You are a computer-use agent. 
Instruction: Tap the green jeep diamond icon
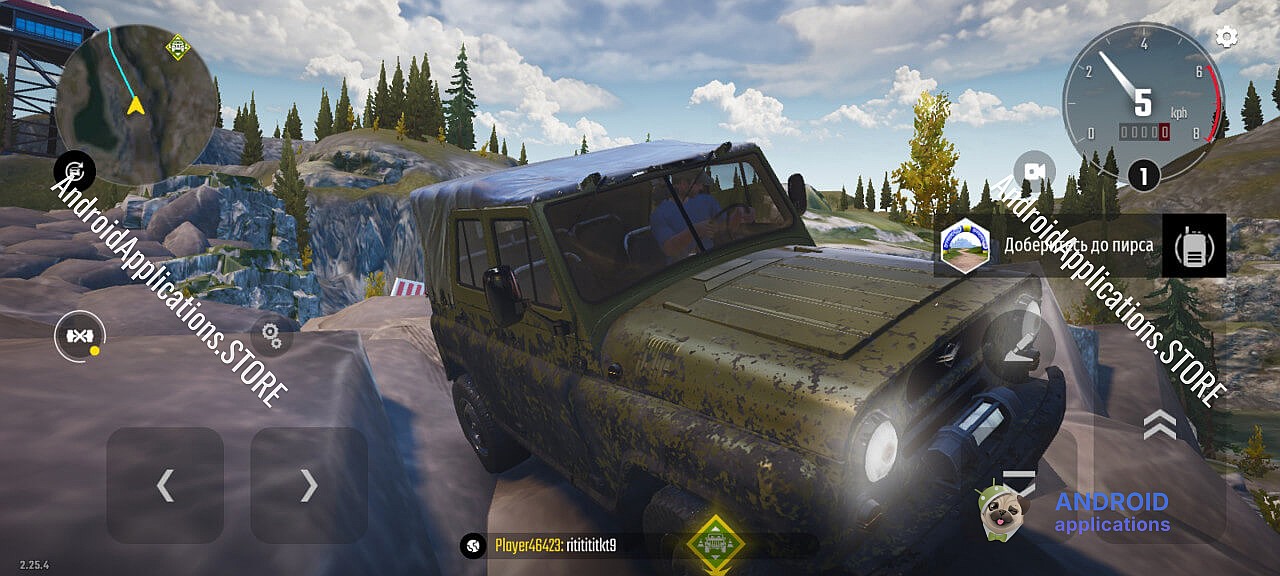point(716,545)
